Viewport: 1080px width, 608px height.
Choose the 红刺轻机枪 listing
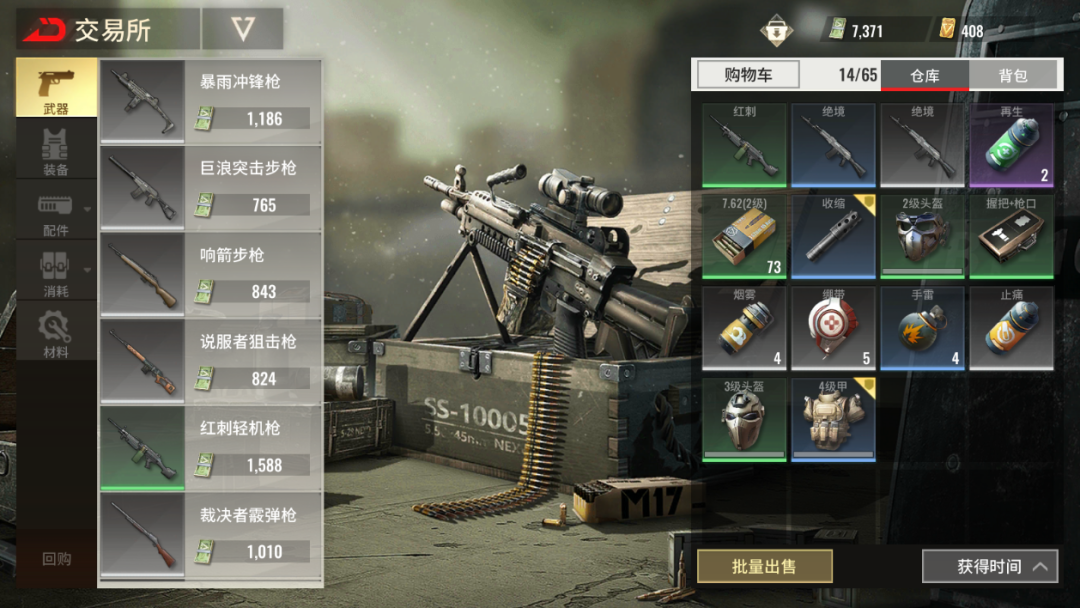click(x=211, y=448)
